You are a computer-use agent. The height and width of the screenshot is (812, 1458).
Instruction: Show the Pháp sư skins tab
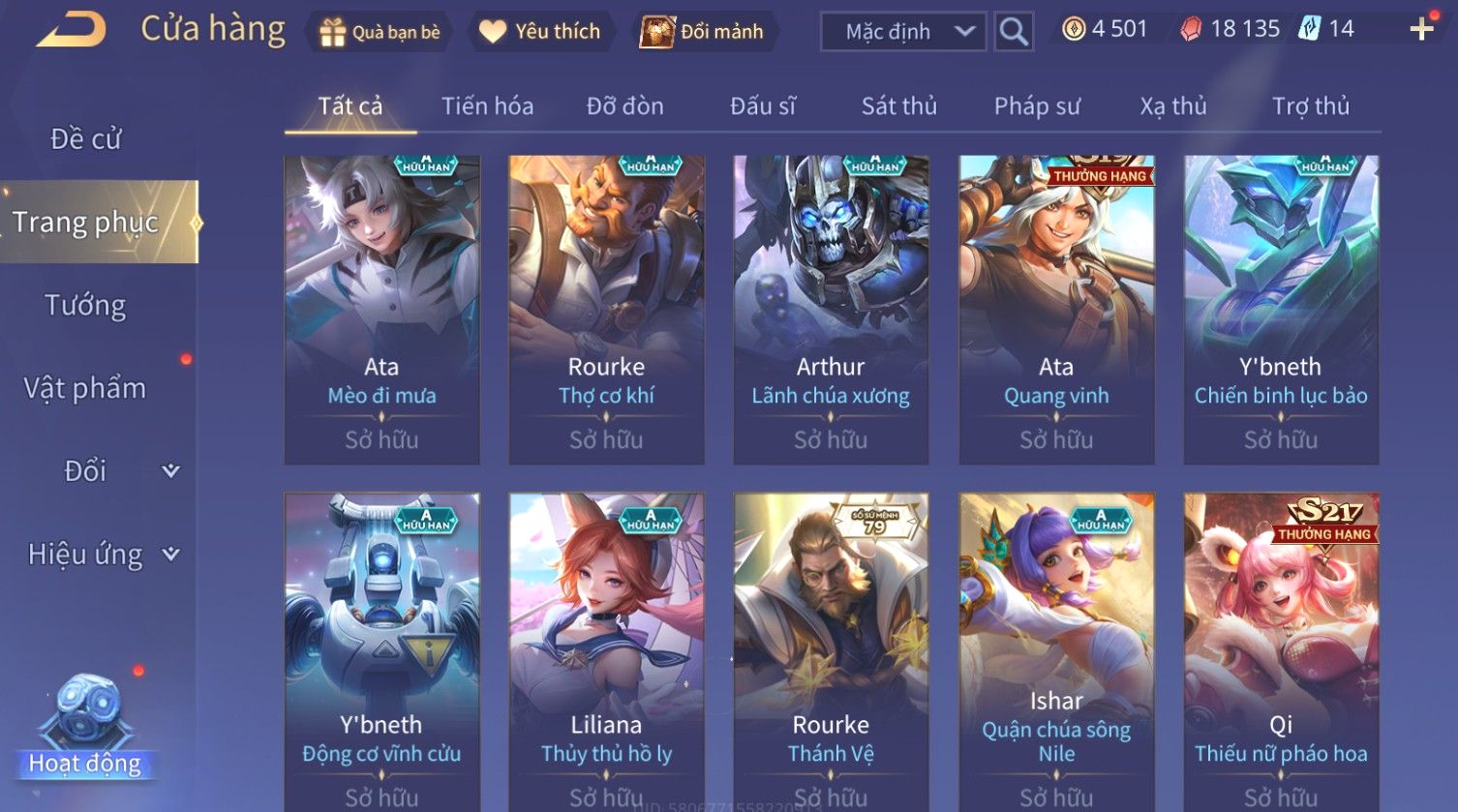(x=1036, y=106)
